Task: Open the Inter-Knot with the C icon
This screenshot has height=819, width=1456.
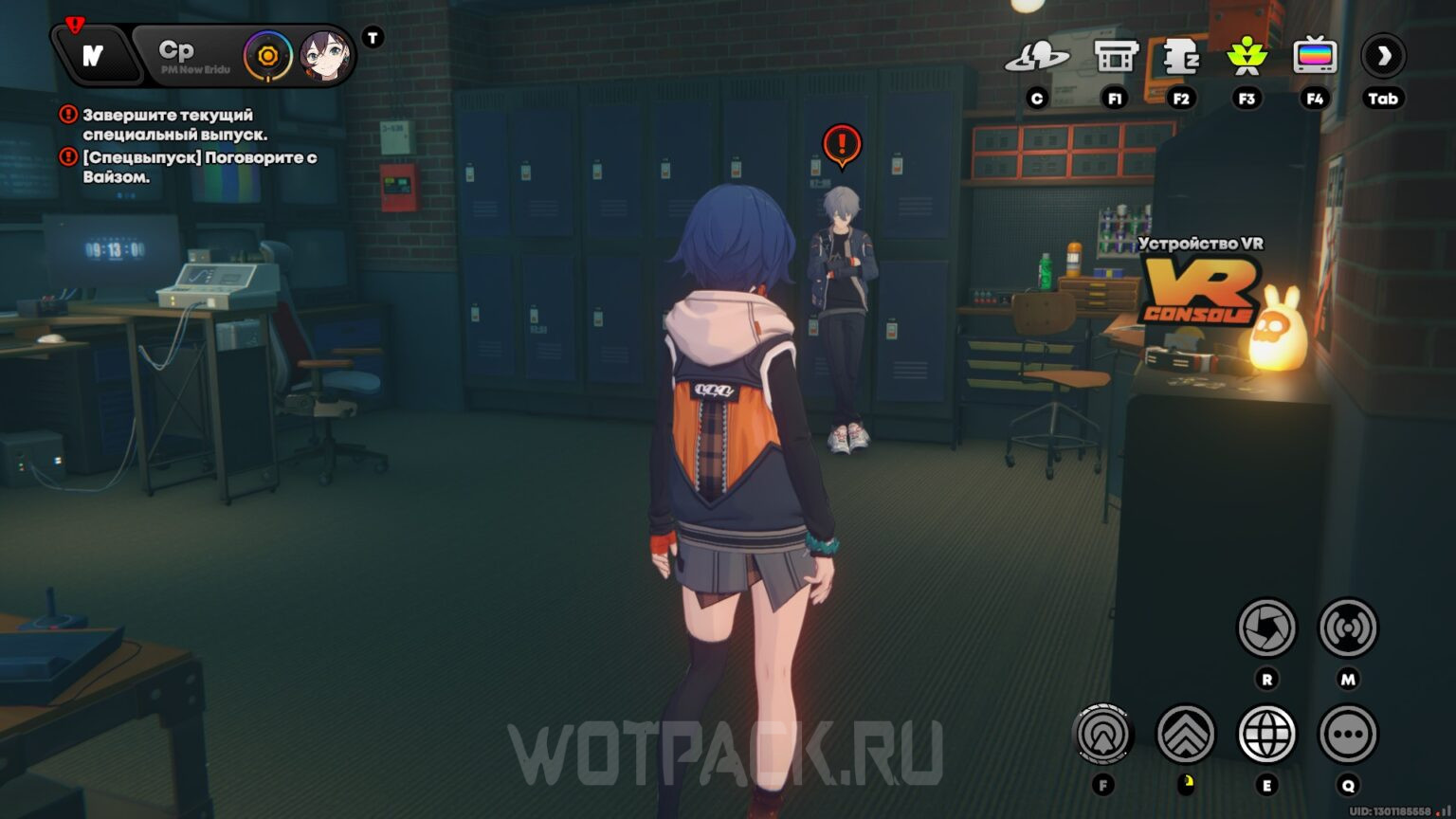Action: [1039, 57]
